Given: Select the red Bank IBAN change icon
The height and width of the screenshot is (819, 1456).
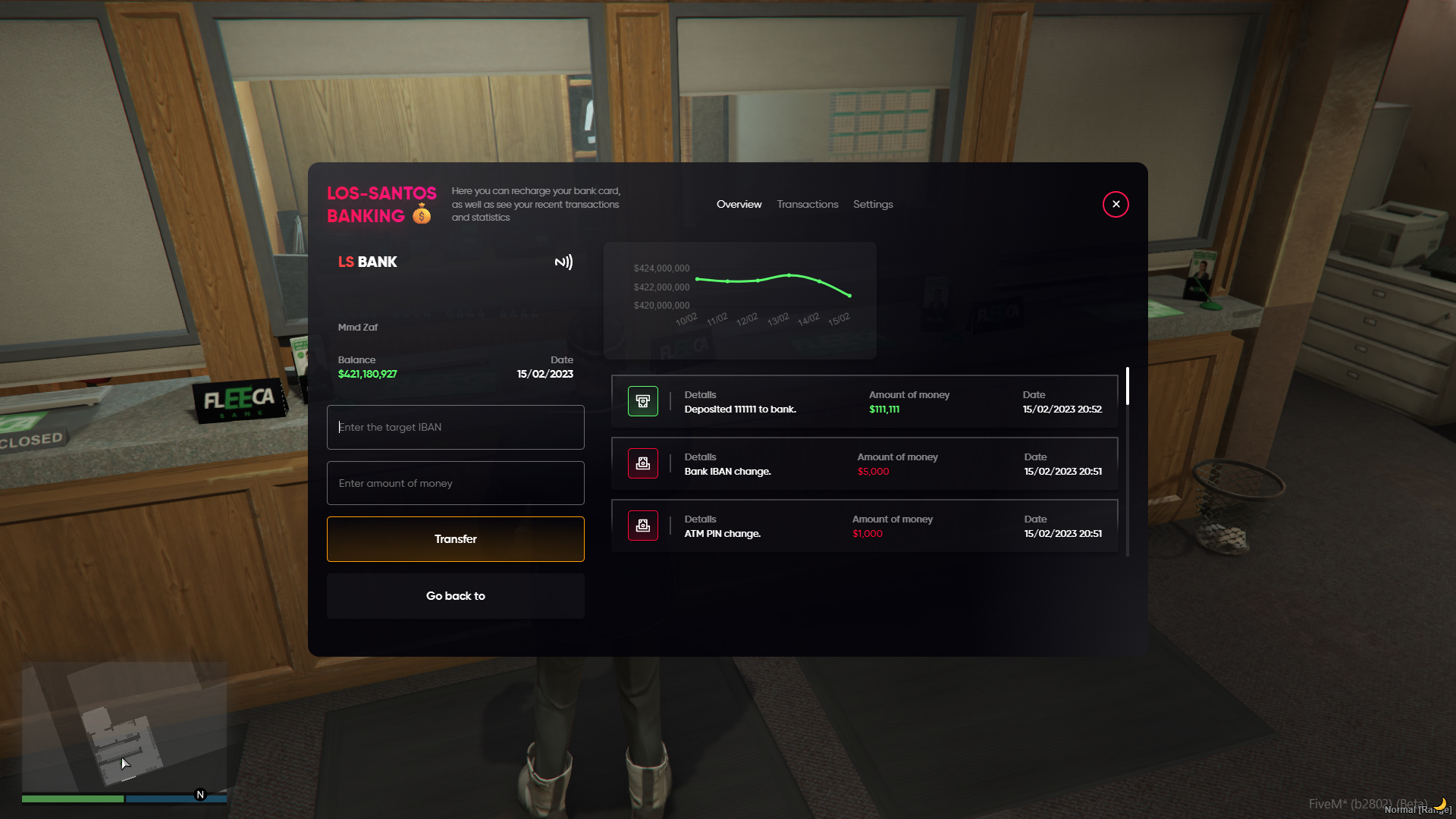Looking at the screenshot, I should tap(642, 463).
